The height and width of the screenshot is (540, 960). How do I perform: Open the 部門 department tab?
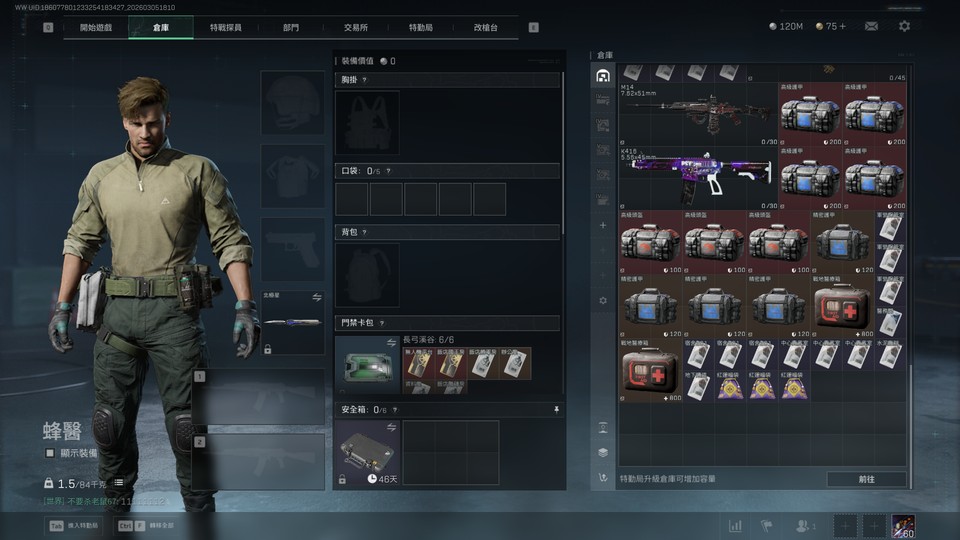tap(290, 27)
